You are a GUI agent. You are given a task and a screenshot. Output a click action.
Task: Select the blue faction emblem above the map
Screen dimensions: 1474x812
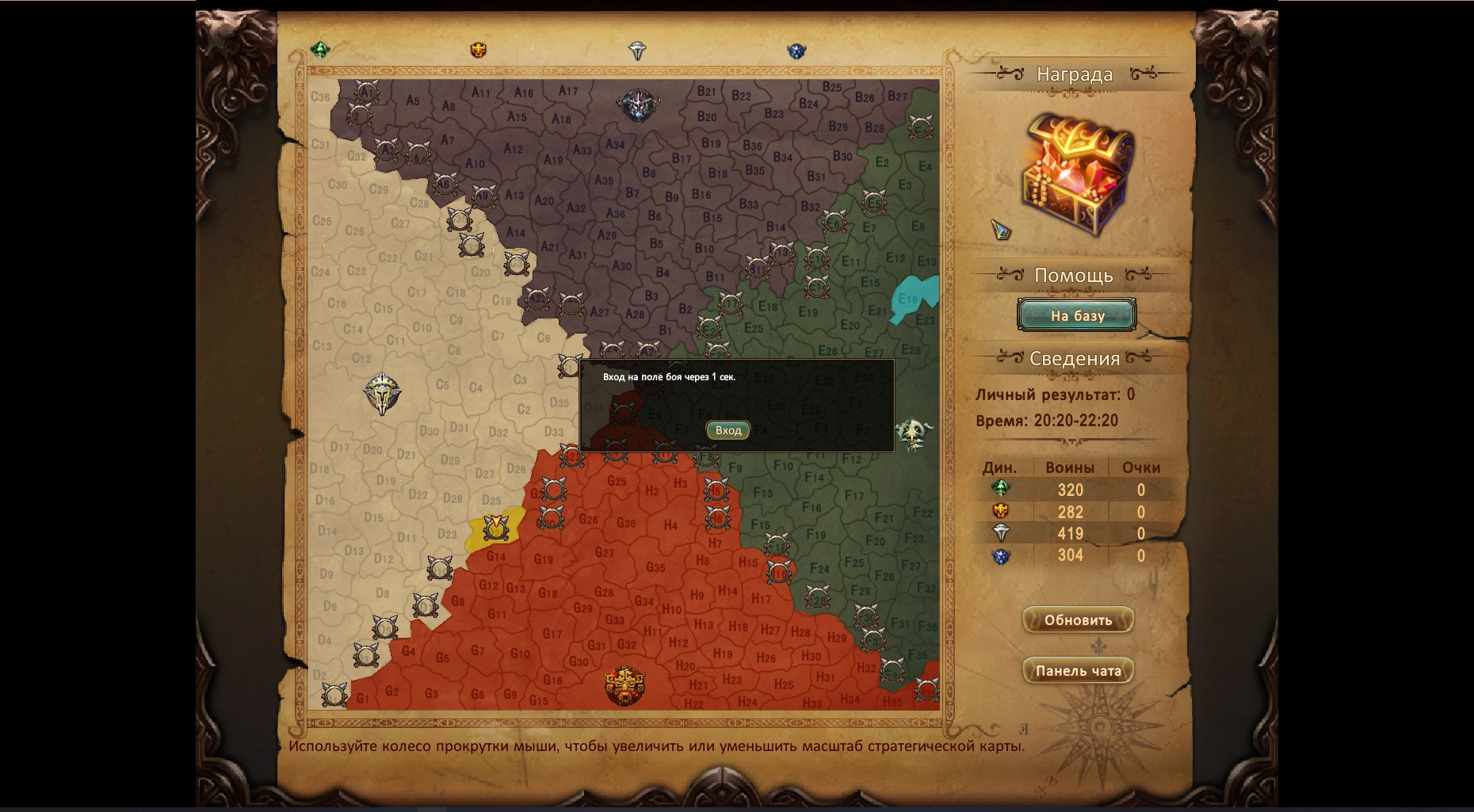796,51
